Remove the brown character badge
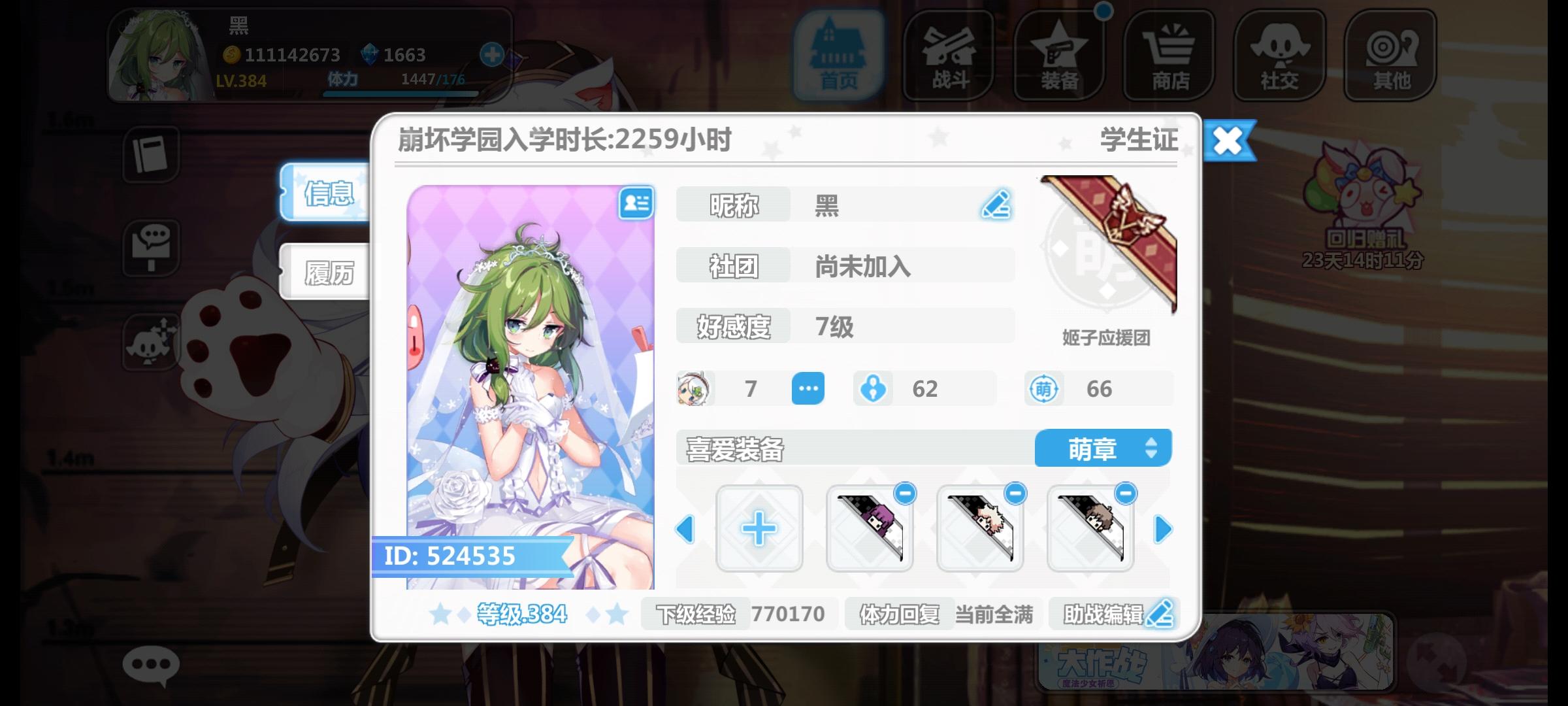Screen dimensions: 1568x706 [1125, 495]
